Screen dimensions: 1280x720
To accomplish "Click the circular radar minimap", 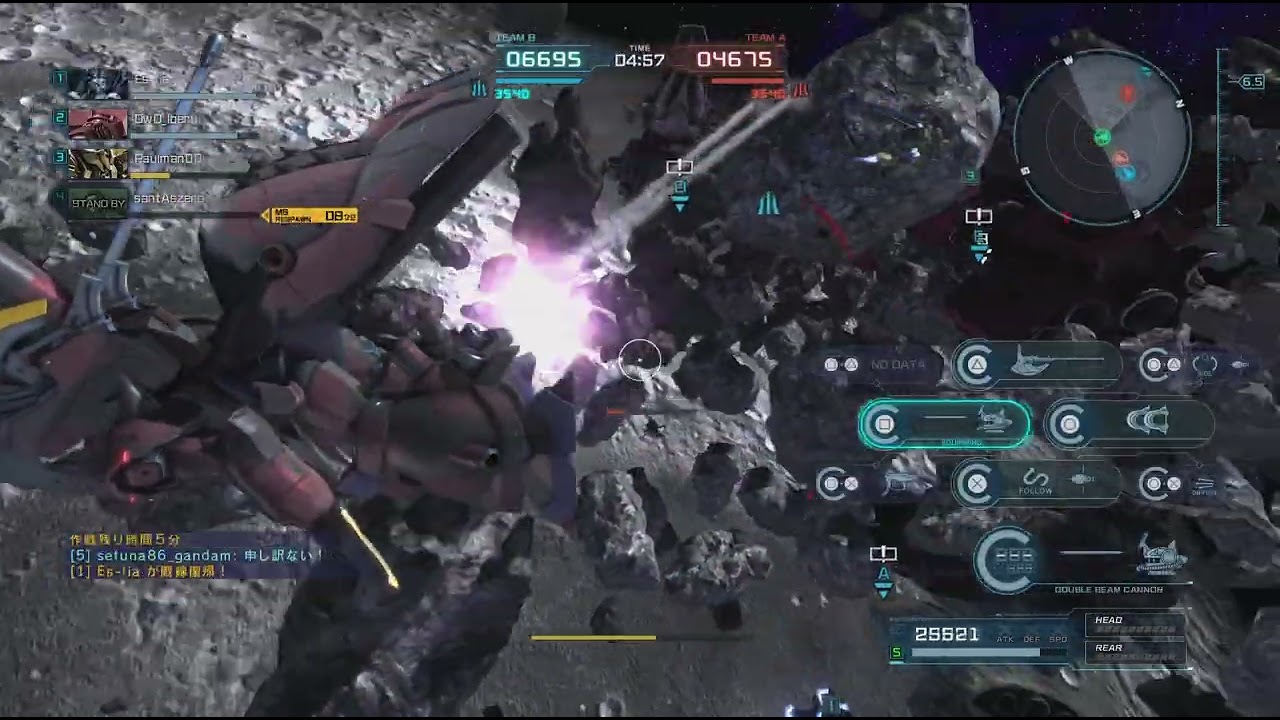I will pos(1103,136).
